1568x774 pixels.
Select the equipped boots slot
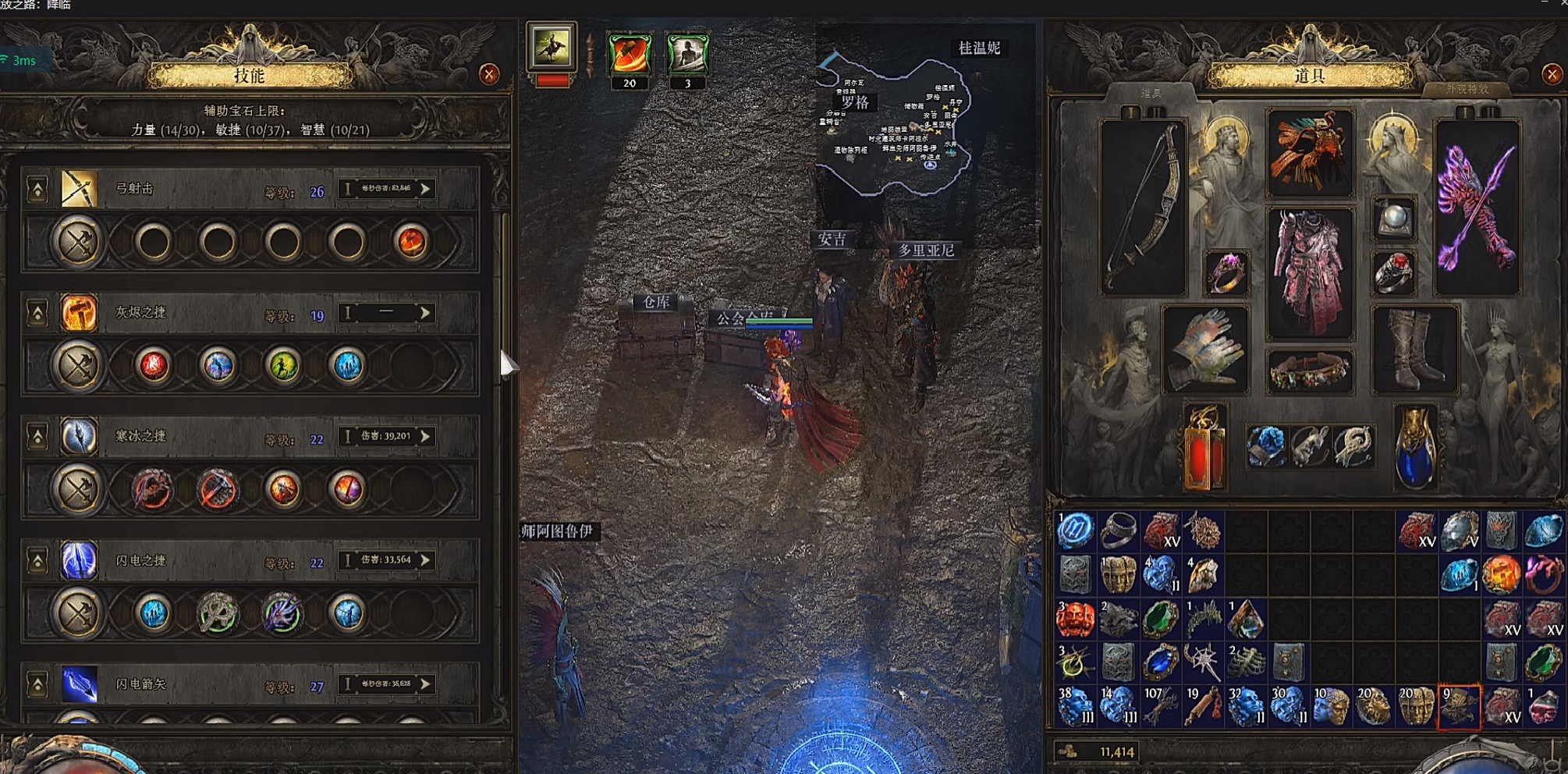tap(1414, 349)
